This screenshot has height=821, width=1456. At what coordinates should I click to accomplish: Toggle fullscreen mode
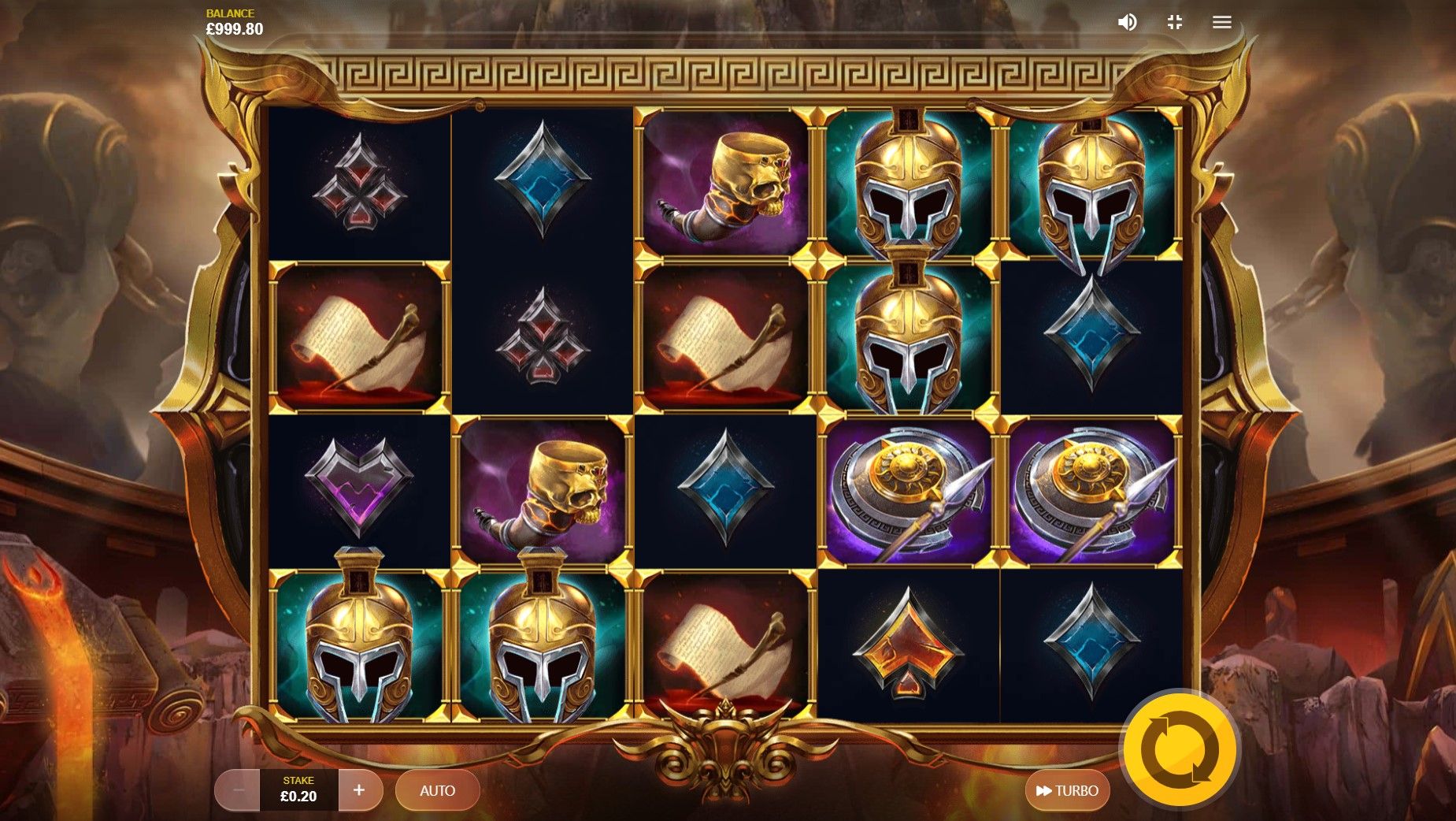pos(1174,22)
